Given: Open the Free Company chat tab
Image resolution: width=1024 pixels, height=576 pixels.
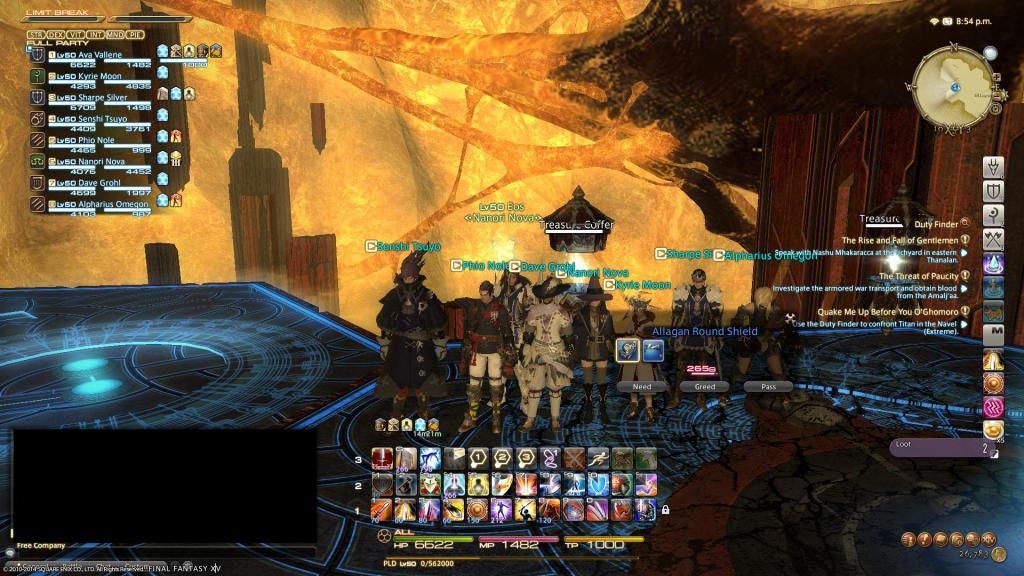Looking at the screenshot, I should [x=41, y=546].
